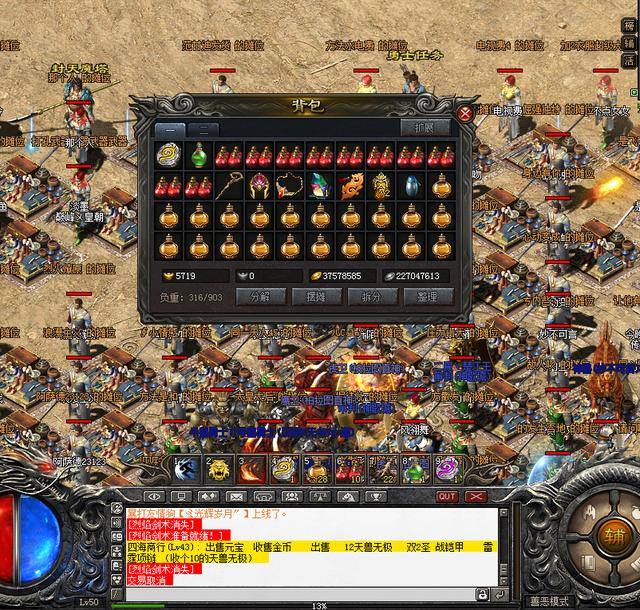Click the 拆分 split button
The height and width of the screenshot is (610, 640).
[372, 296]
